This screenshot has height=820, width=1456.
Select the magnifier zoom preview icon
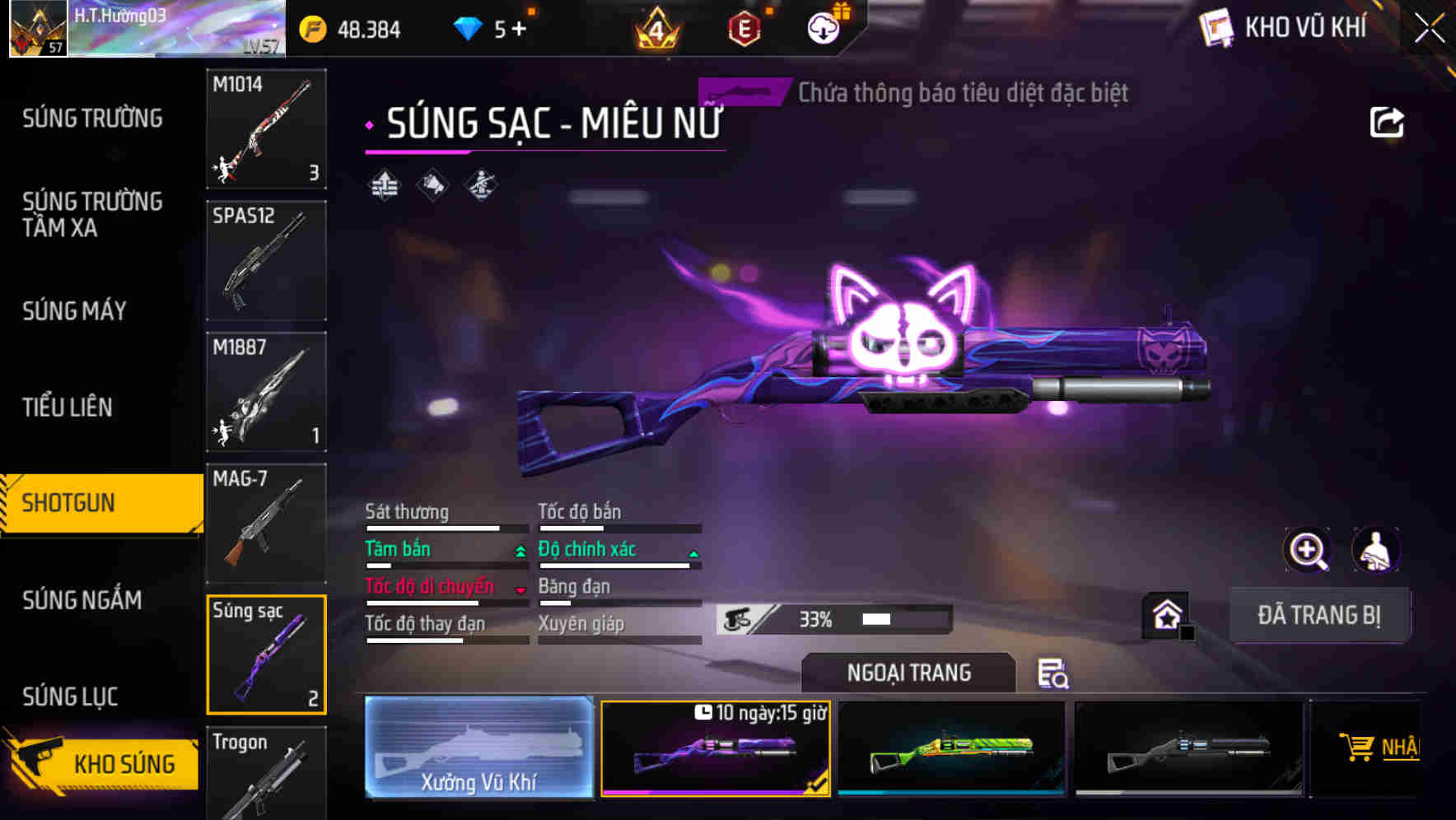(1305, 550)
